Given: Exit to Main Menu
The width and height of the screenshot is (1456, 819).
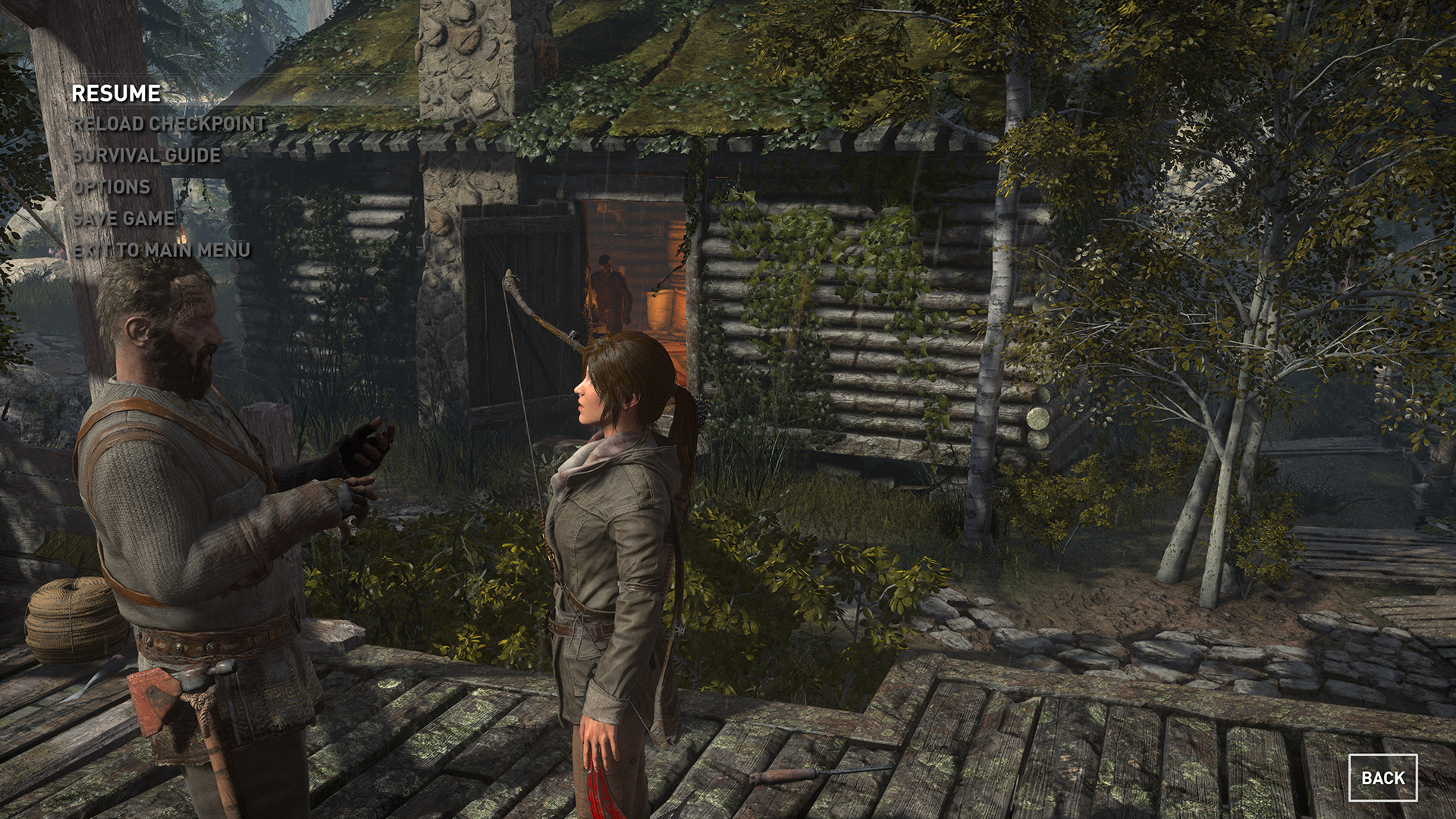Looking at the screenshot, I should (161, 250).
